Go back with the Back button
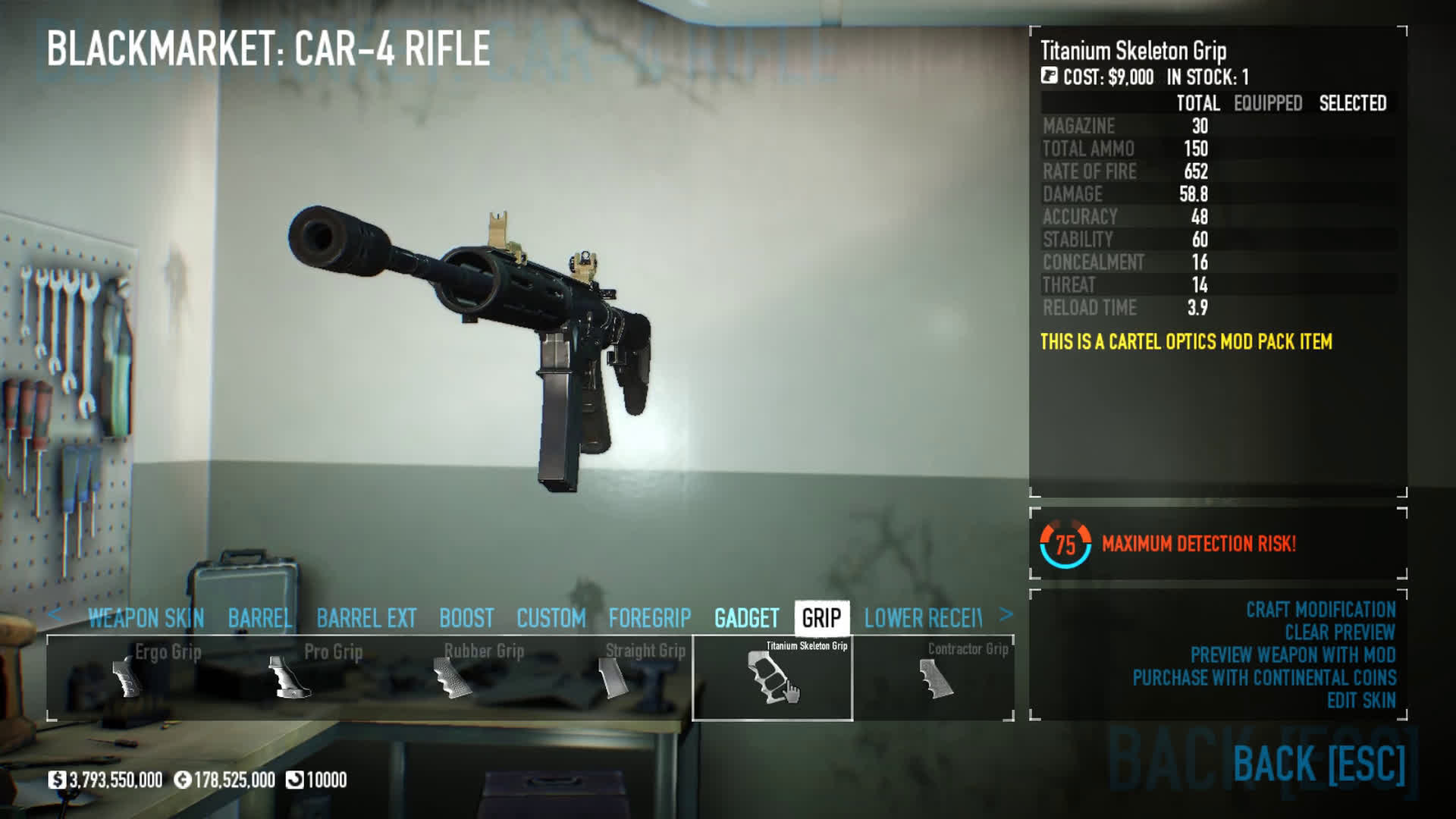Viewport: 1456px width, 819px height. [1319, 763]
